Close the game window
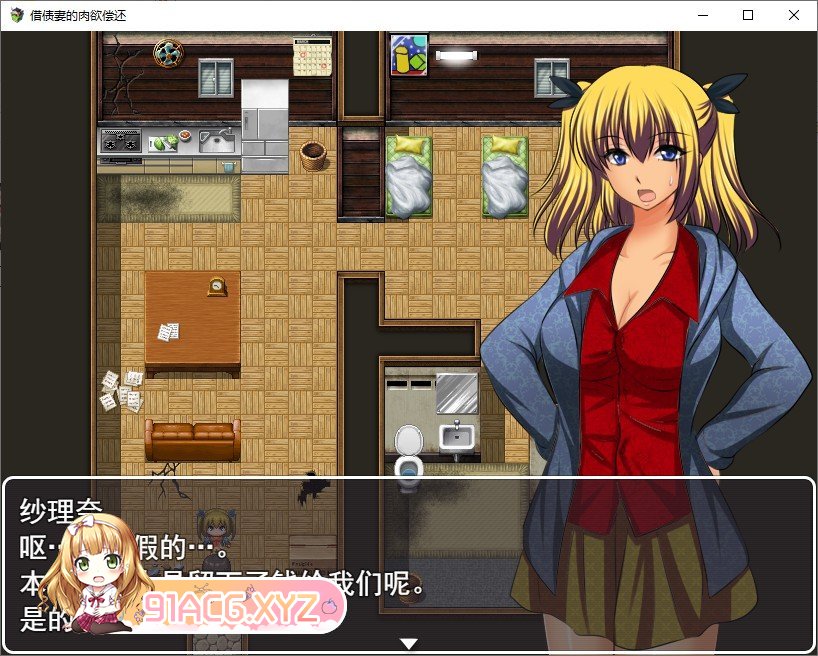818x656 pixels. [794, 15]
